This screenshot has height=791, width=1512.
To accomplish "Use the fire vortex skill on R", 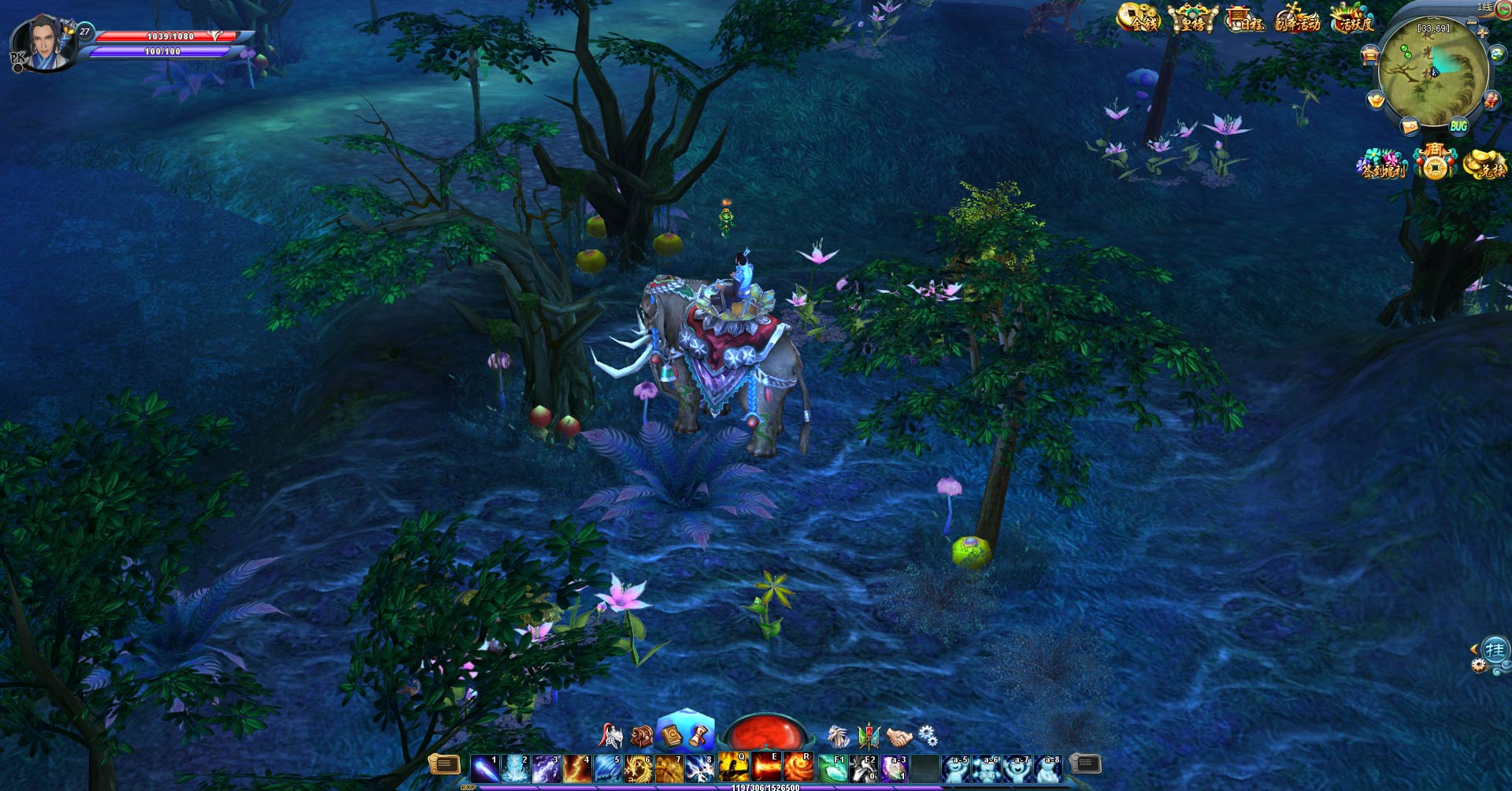I will coord(798,767).
